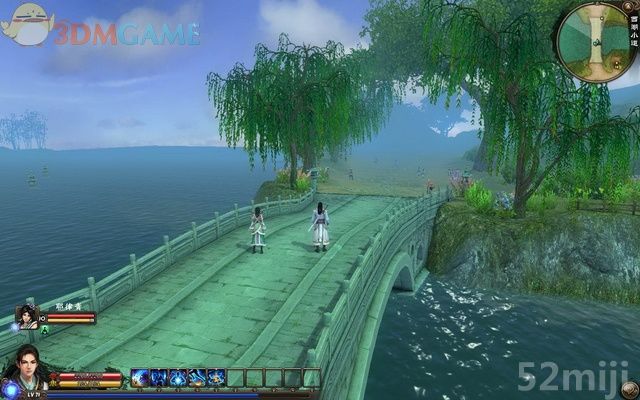This screenshot has width=640, height=400.
Task: Select the party member portrait
Action: pyautogui.click(x=27, y=317)
